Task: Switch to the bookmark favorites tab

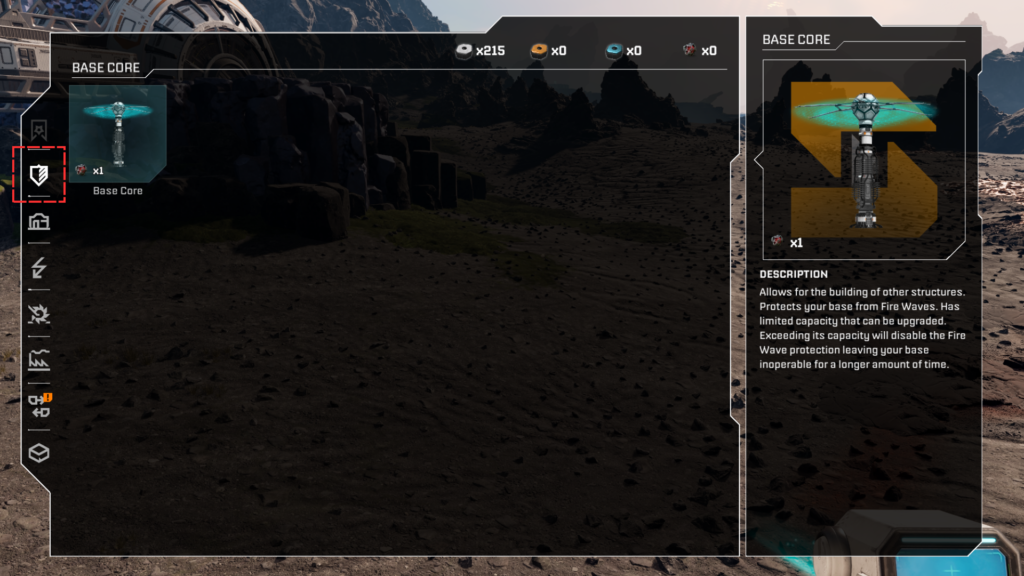Action: 39,130
